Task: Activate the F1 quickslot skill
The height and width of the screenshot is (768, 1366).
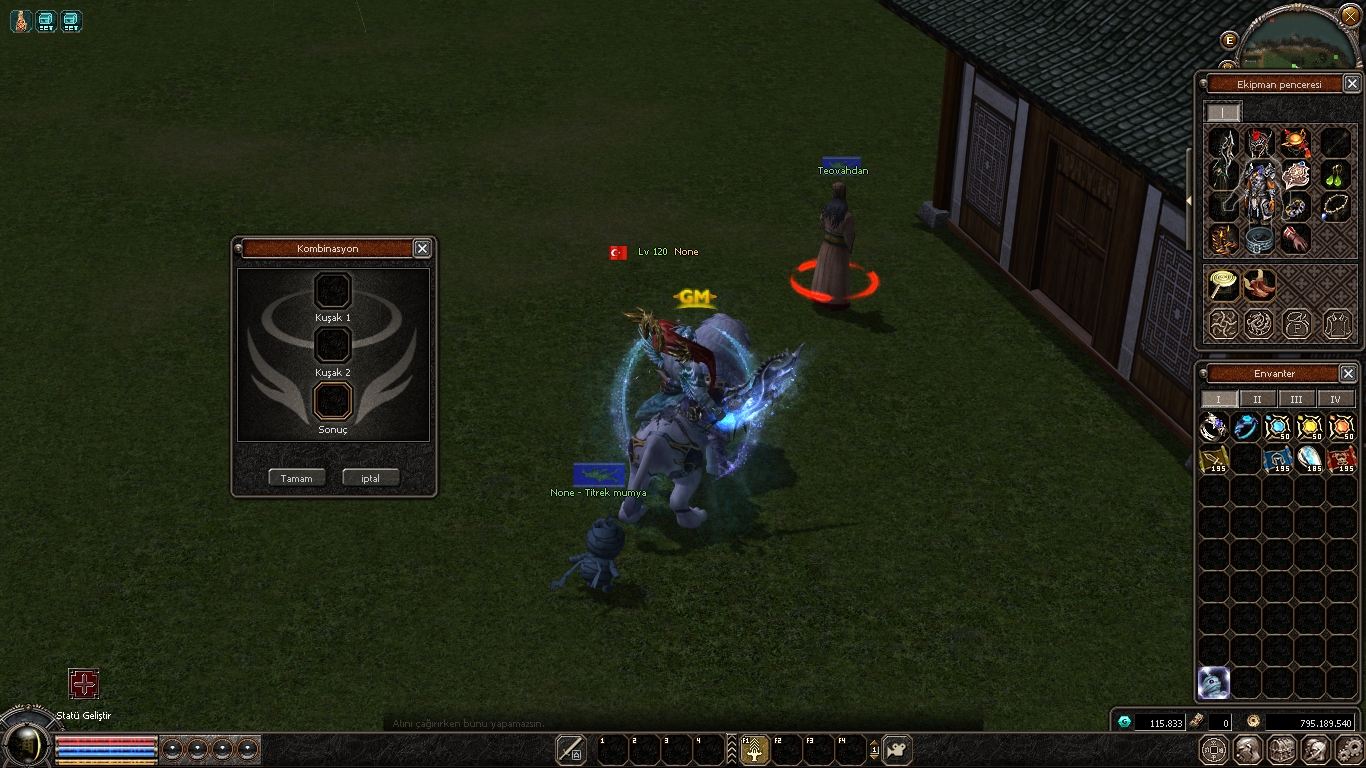Action: pyautogui.click(x=753, y=749)
